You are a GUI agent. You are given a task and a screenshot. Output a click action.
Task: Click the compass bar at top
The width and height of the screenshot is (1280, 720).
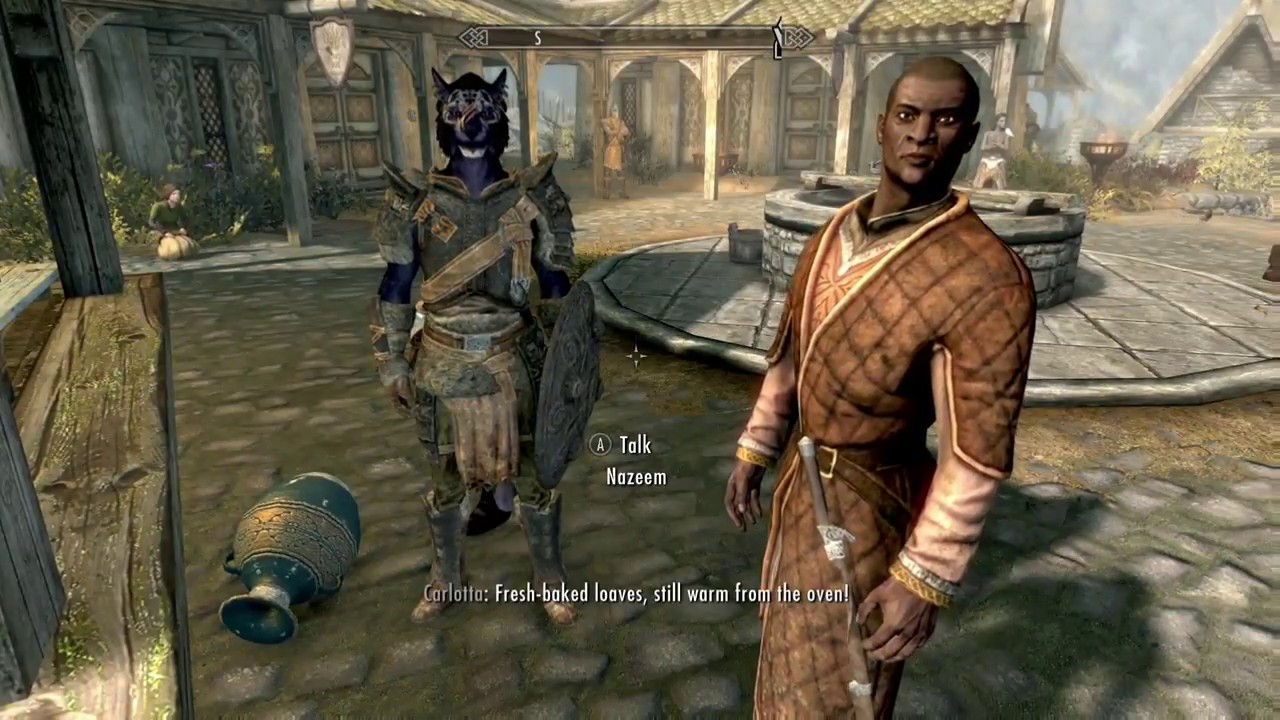pyautogui.click(x=636, y=38)
